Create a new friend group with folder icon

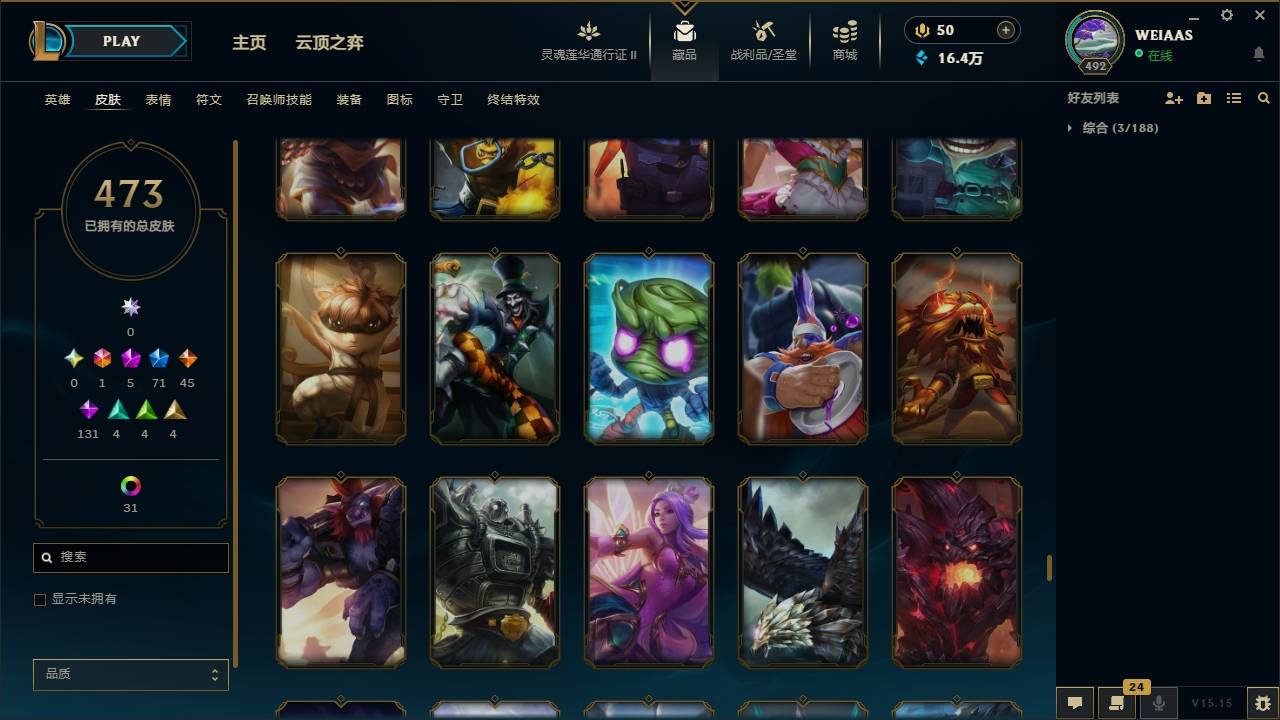pyautogui.click(x=1203, y=98)
